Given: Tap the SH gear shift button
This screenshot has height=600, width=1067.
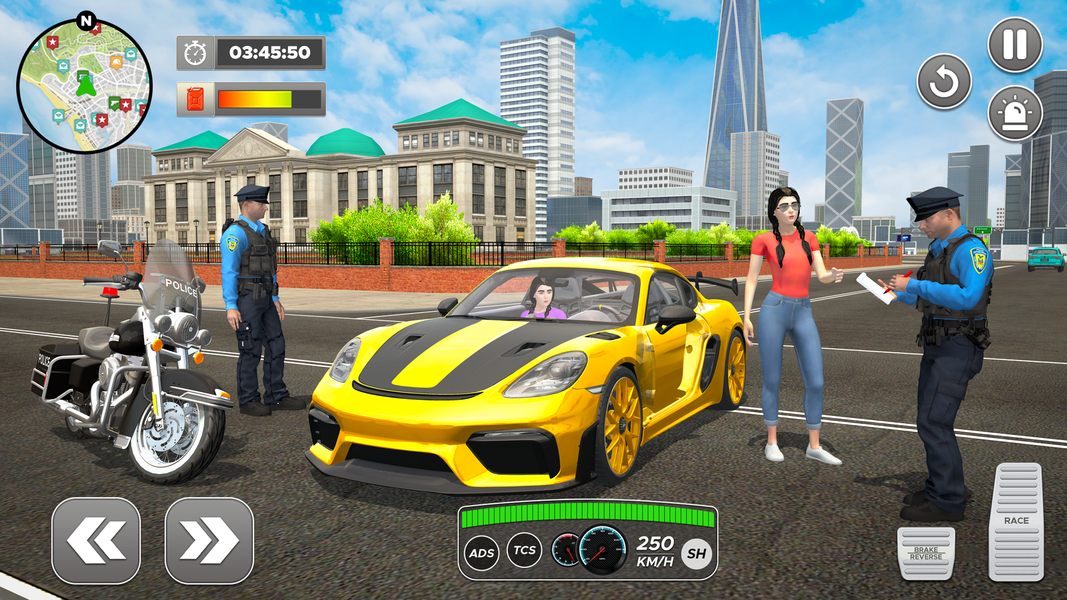Looking at the screenshot, I should pos(696,551).
